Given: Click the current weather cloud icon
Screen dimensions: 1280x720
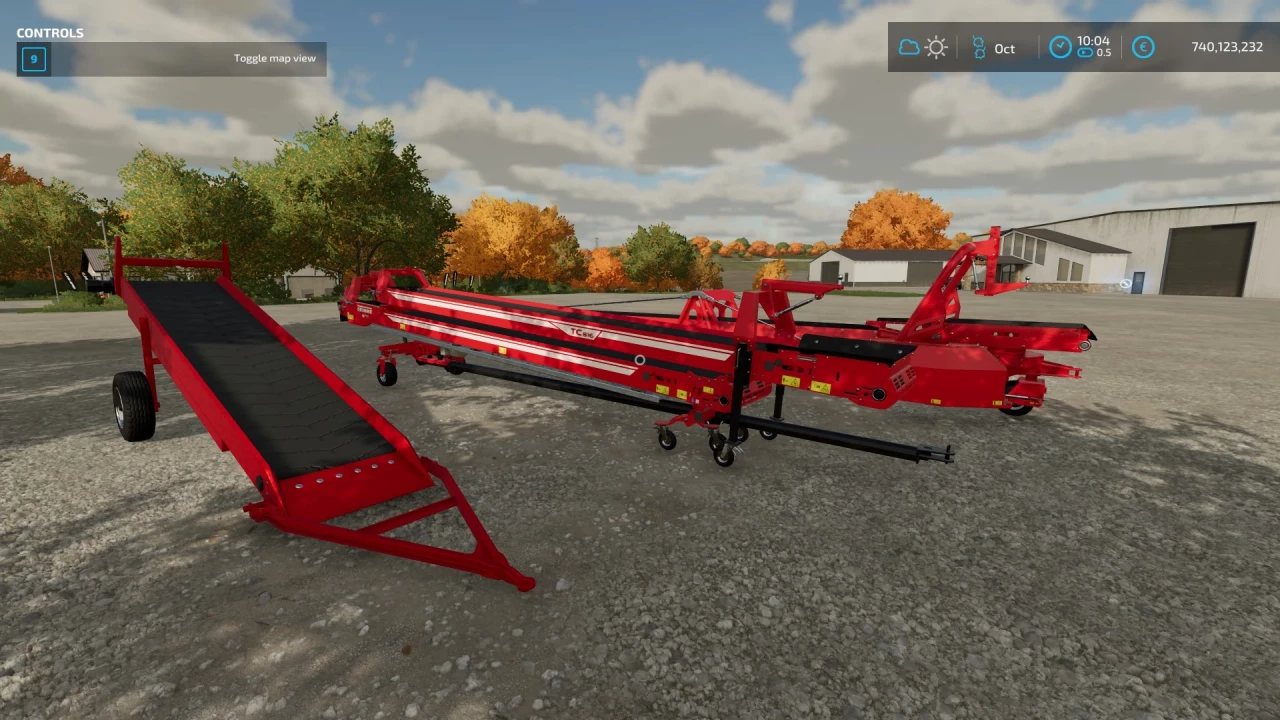Looking at the screenshot, I should pyautogui.click(x=909, y=47).
